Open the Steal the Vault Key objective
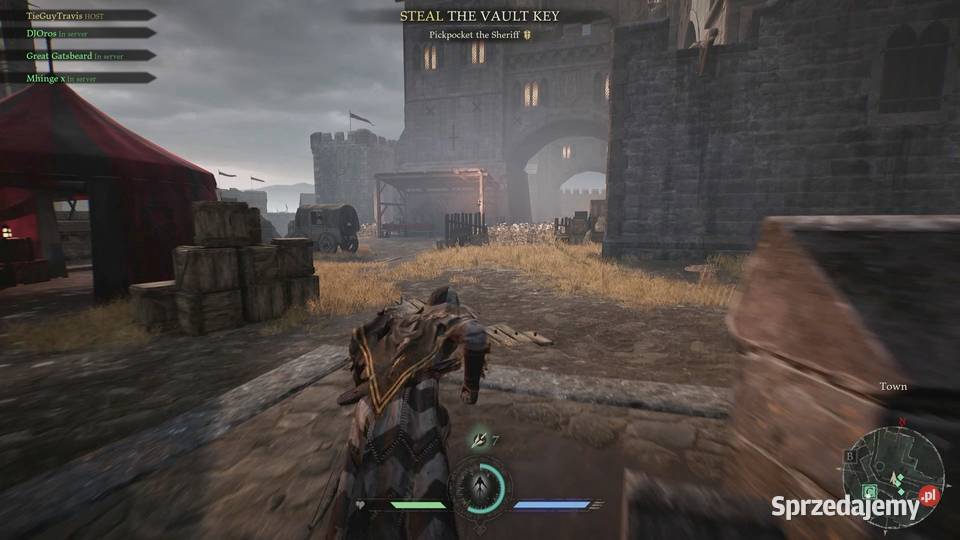The image size is (960, 540). pyautogui.click(x=479, y=16)
